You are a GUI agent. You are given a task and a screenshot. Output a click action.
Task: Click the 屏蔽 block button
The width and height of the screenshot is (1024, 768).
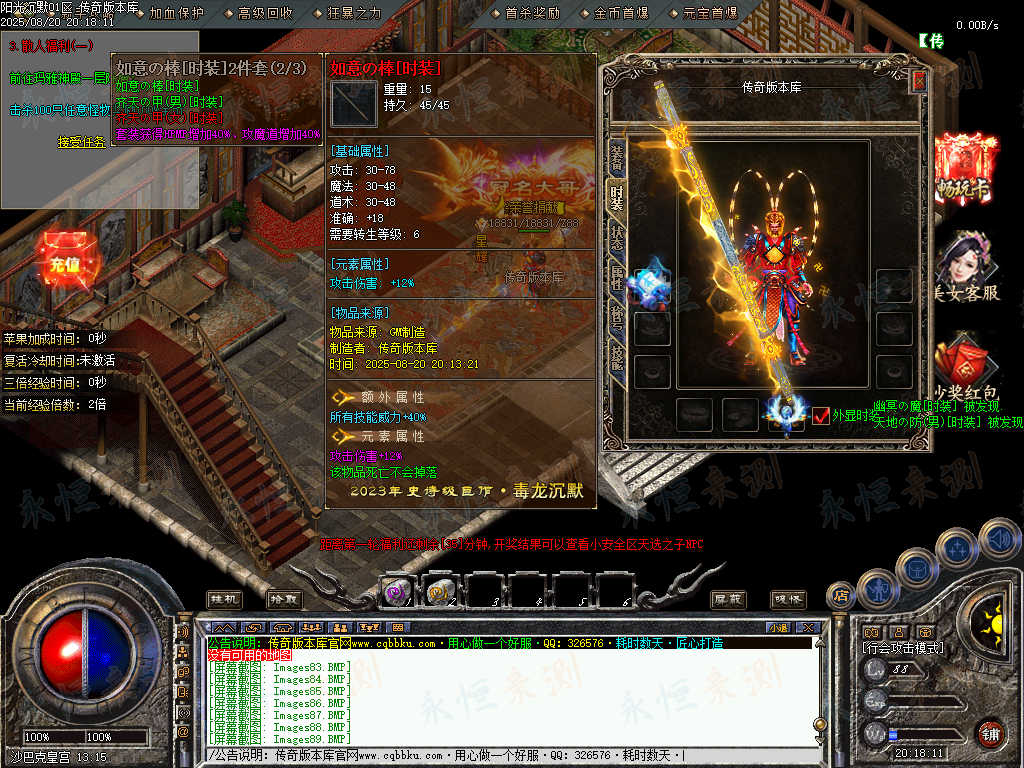728,598
